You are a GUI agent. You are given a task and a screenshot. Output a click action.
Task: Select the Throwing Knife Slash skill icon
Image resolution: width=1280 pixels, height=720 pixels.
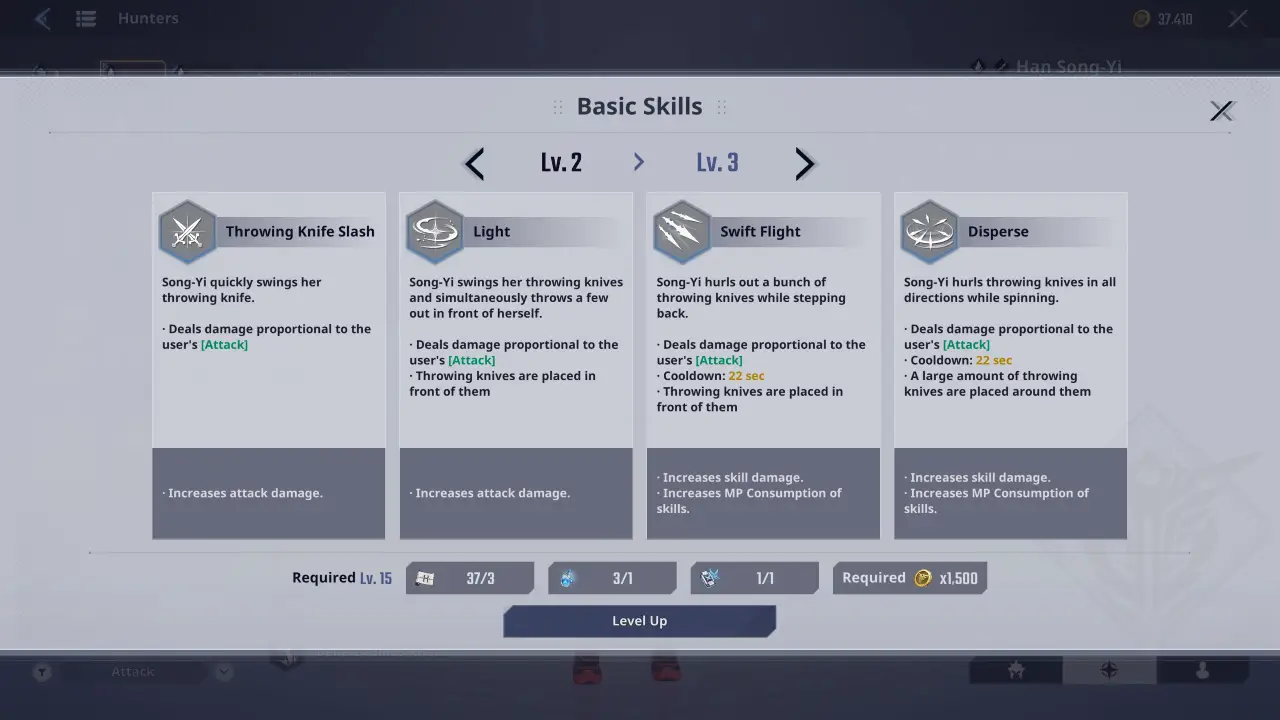click(187, 231)
